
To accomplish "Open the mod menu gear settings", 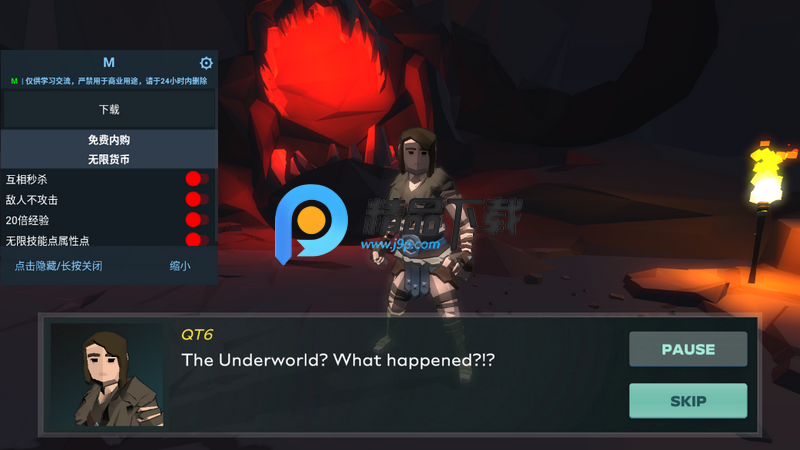I will pos(207,63).
